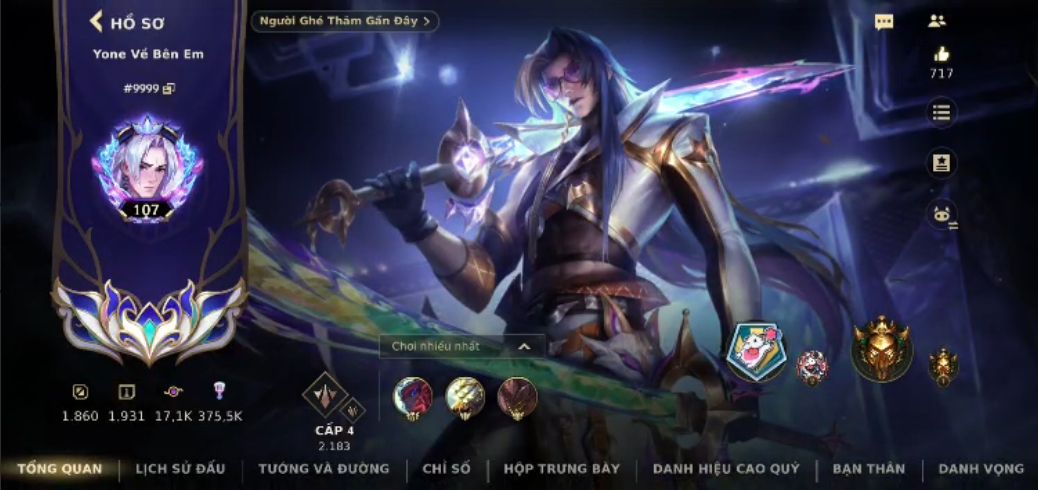Viewport: 1038px width, 490px height.
Task: Open the friends icon
Action: pyautogui.click(x=937, y=21)
